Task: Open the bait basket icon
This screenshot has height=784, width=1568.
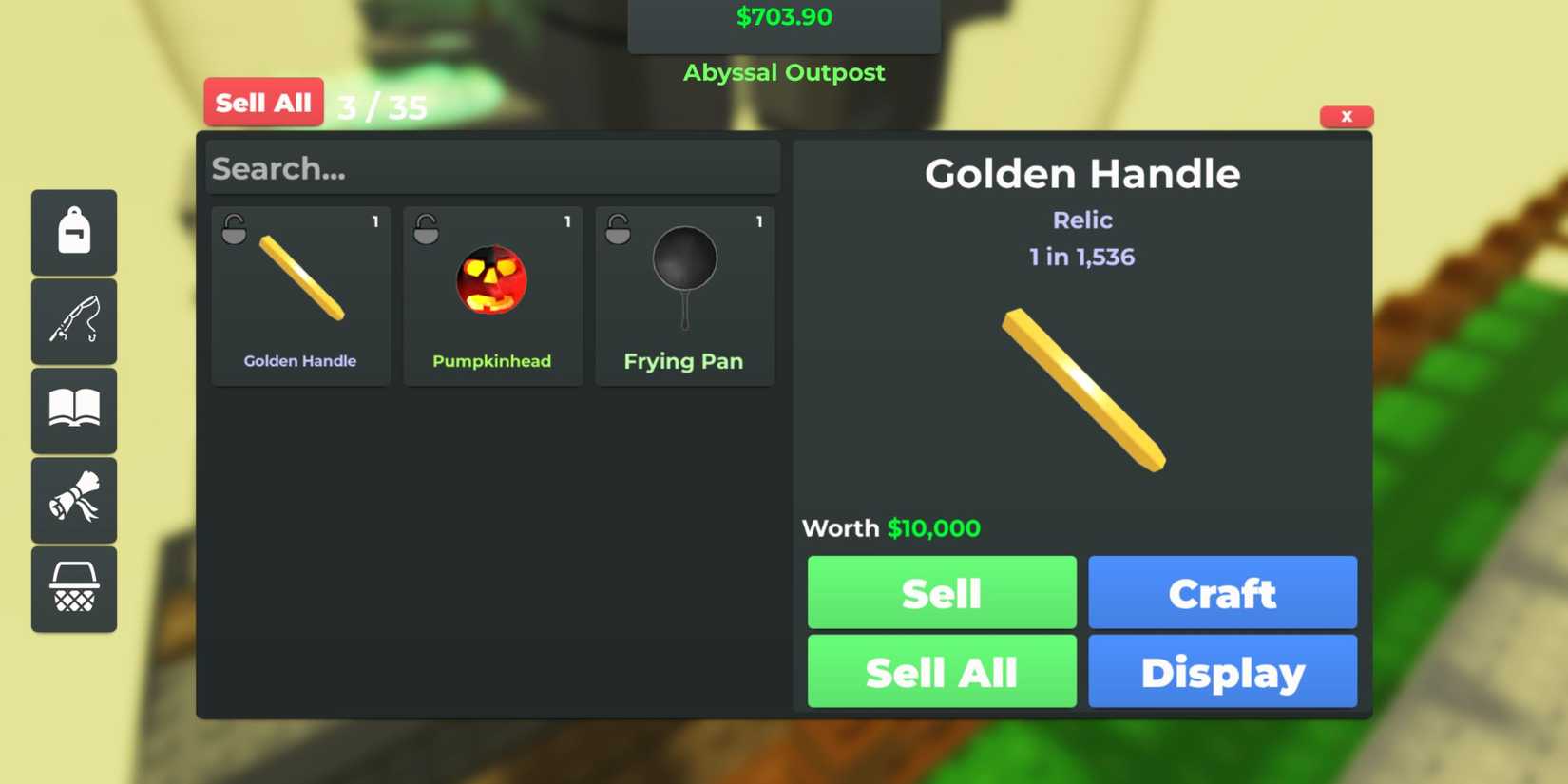Action: click(74, 589)
